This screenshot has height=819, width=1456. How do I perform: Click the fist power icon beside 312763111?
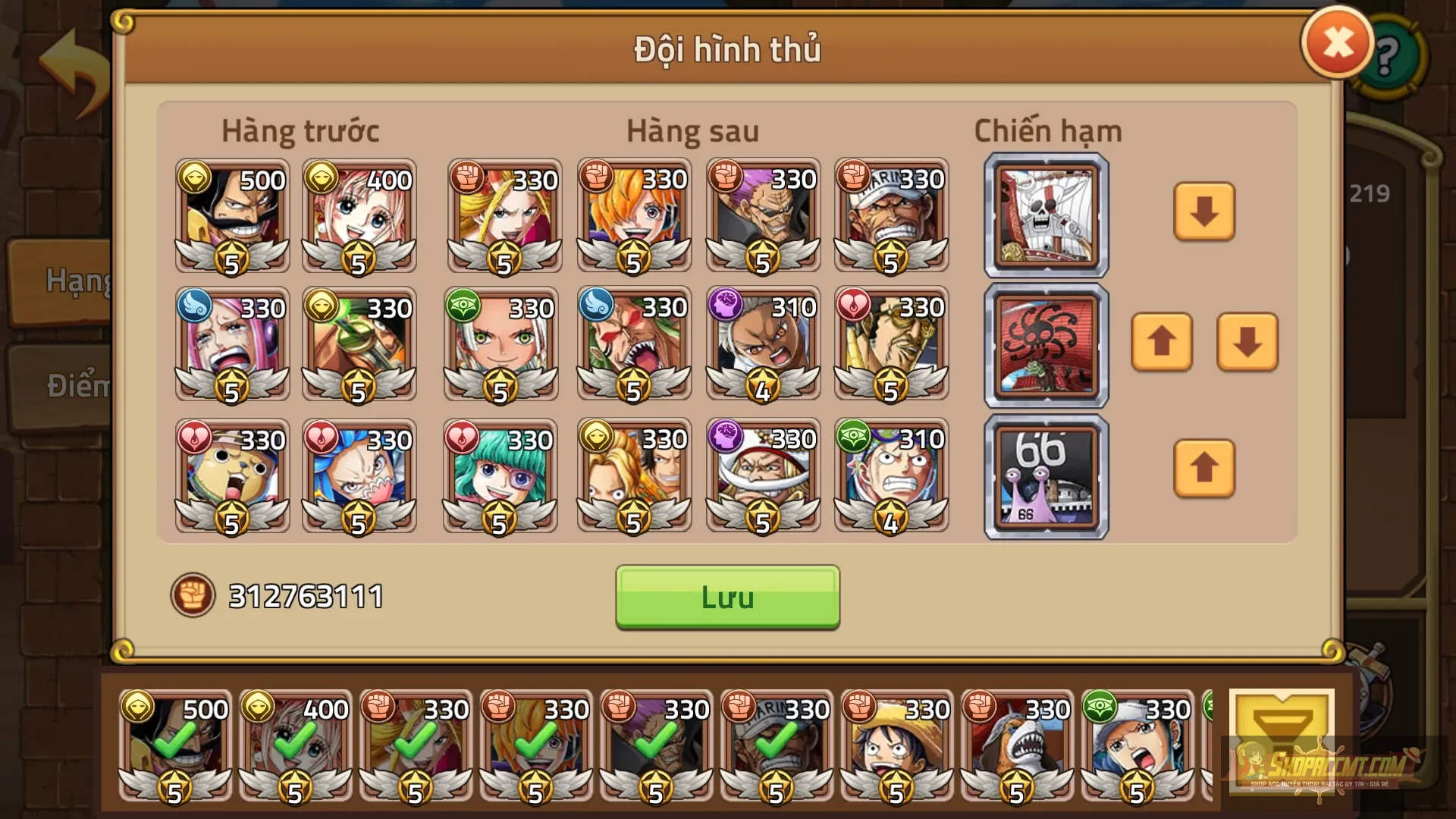[195, 595]
